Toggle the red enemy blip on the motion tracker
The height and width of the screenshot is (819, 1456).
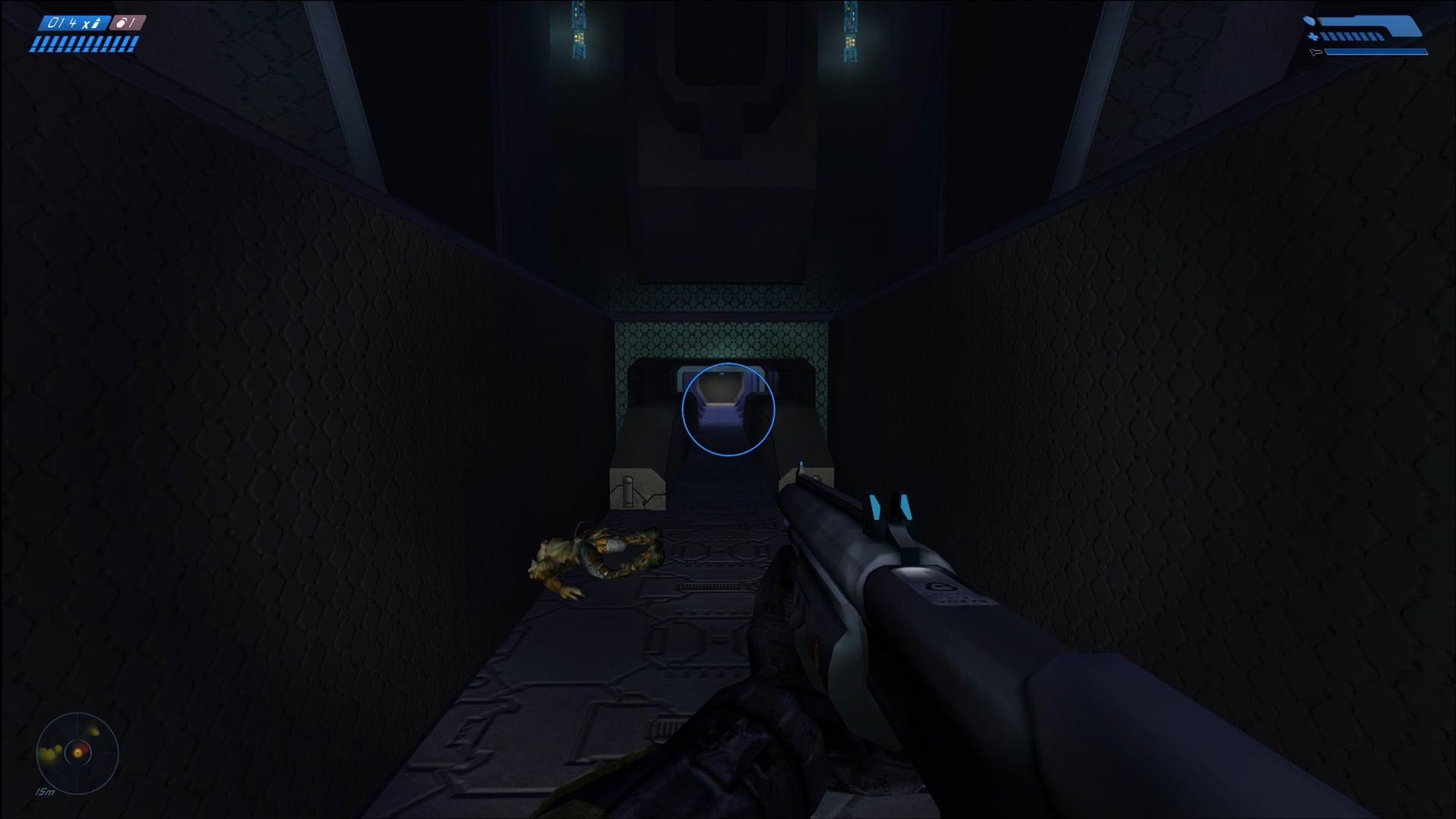click(85, 749)
